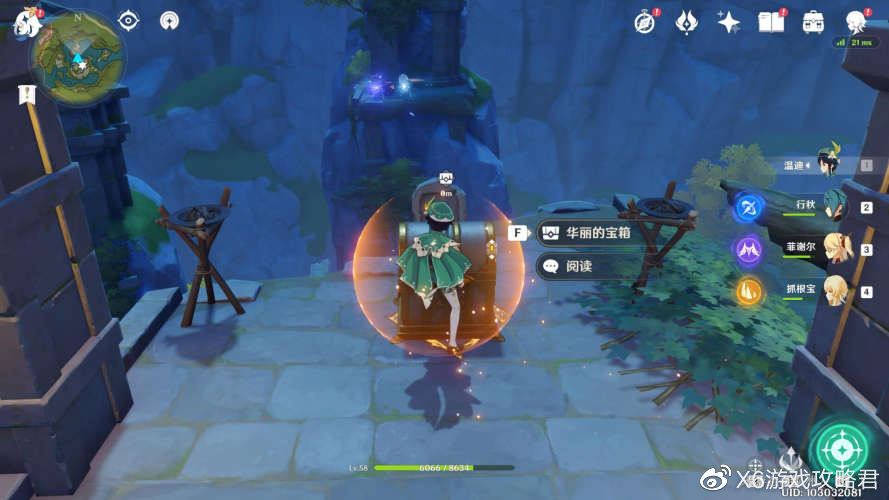
Task: Activate 菲谢尔's purple elemental burst
Action: click(x=749, y=249)
